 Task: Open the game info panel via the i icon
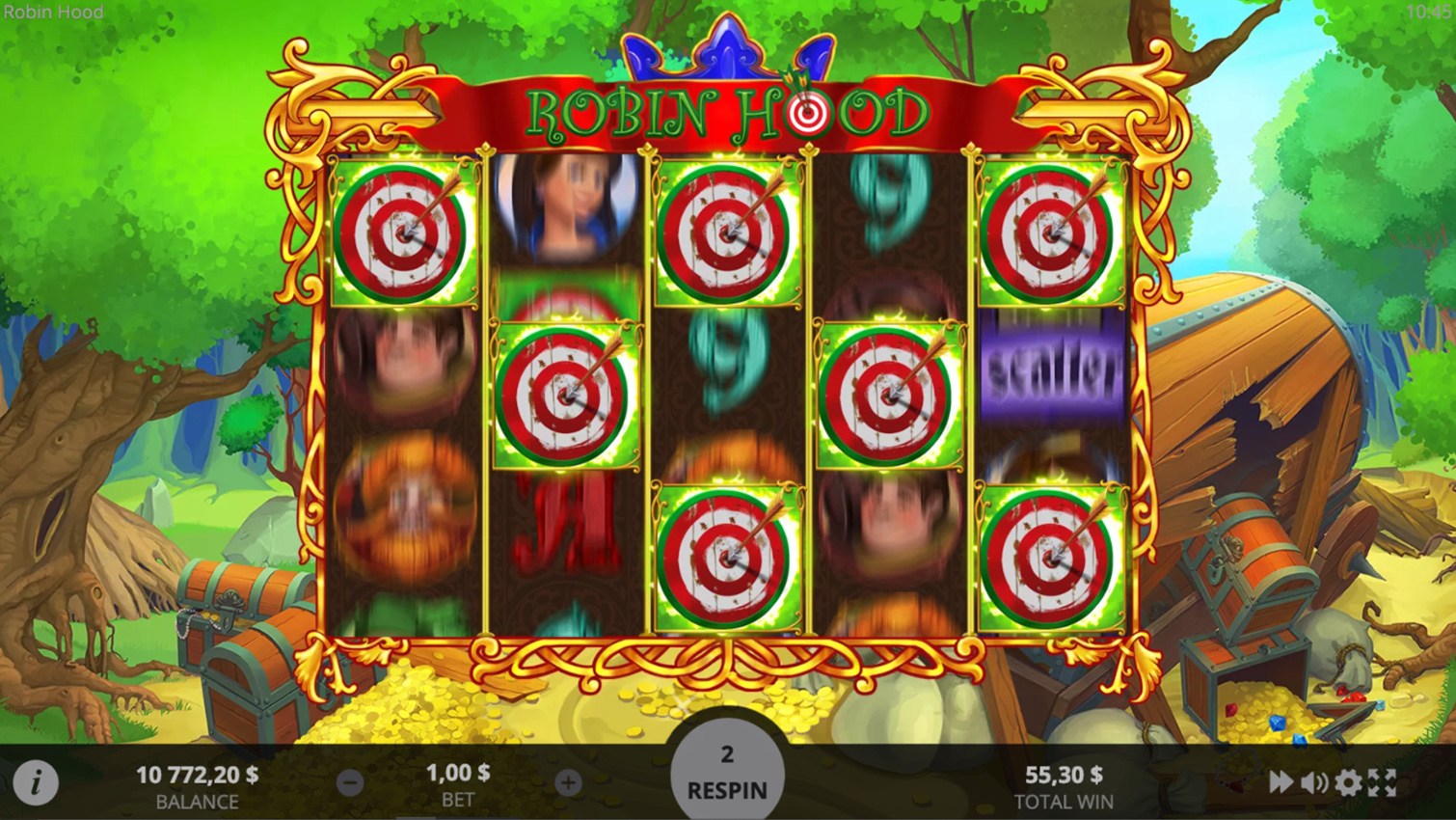[37, 782]
